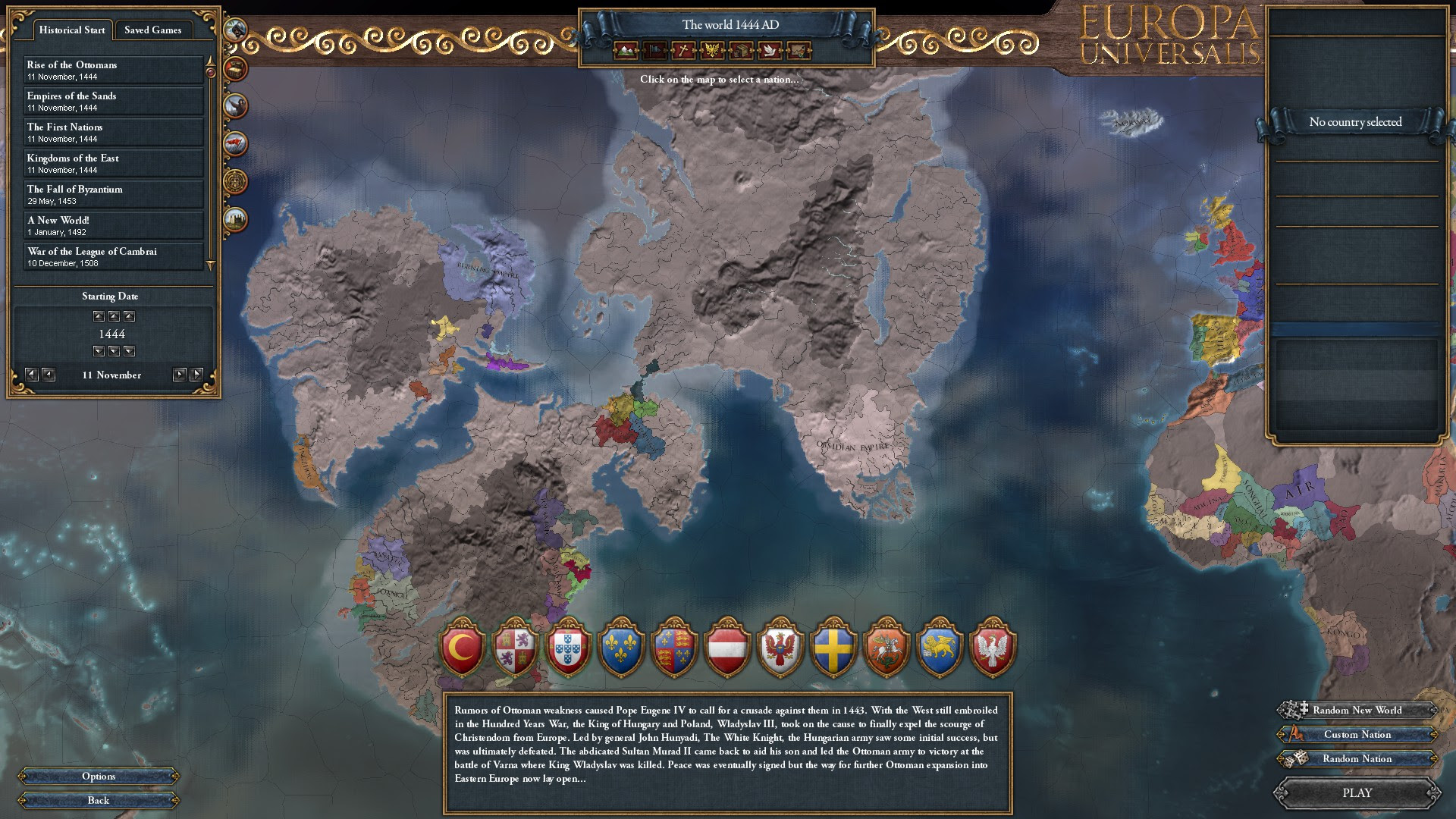Click the PLAY button
Viewport: 1456px width, 819px height.
(x=1357, y=792)
